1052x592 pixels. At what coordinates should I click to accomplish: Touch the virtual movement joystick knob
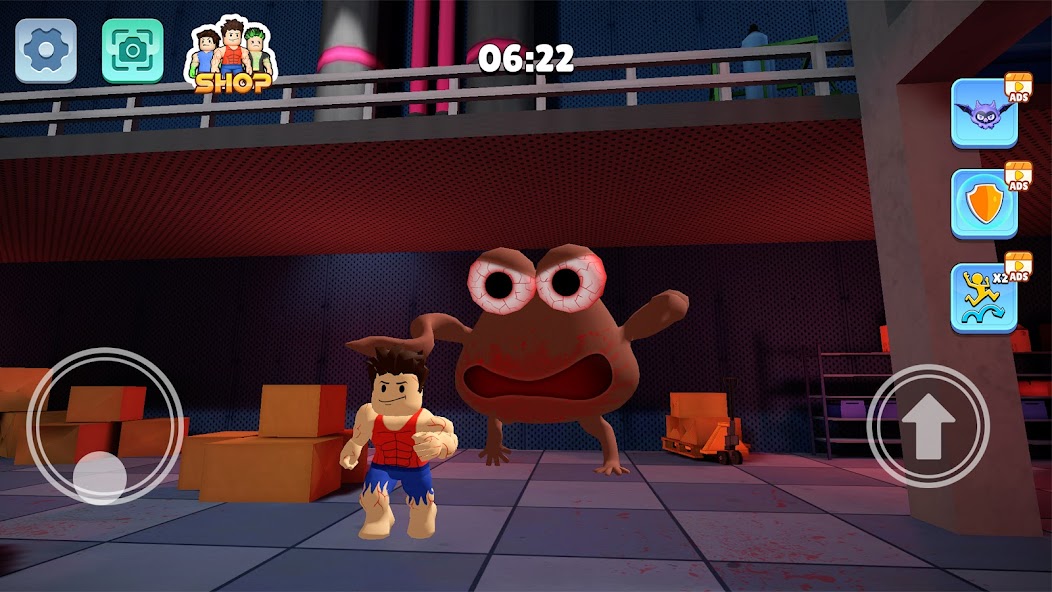100,474
